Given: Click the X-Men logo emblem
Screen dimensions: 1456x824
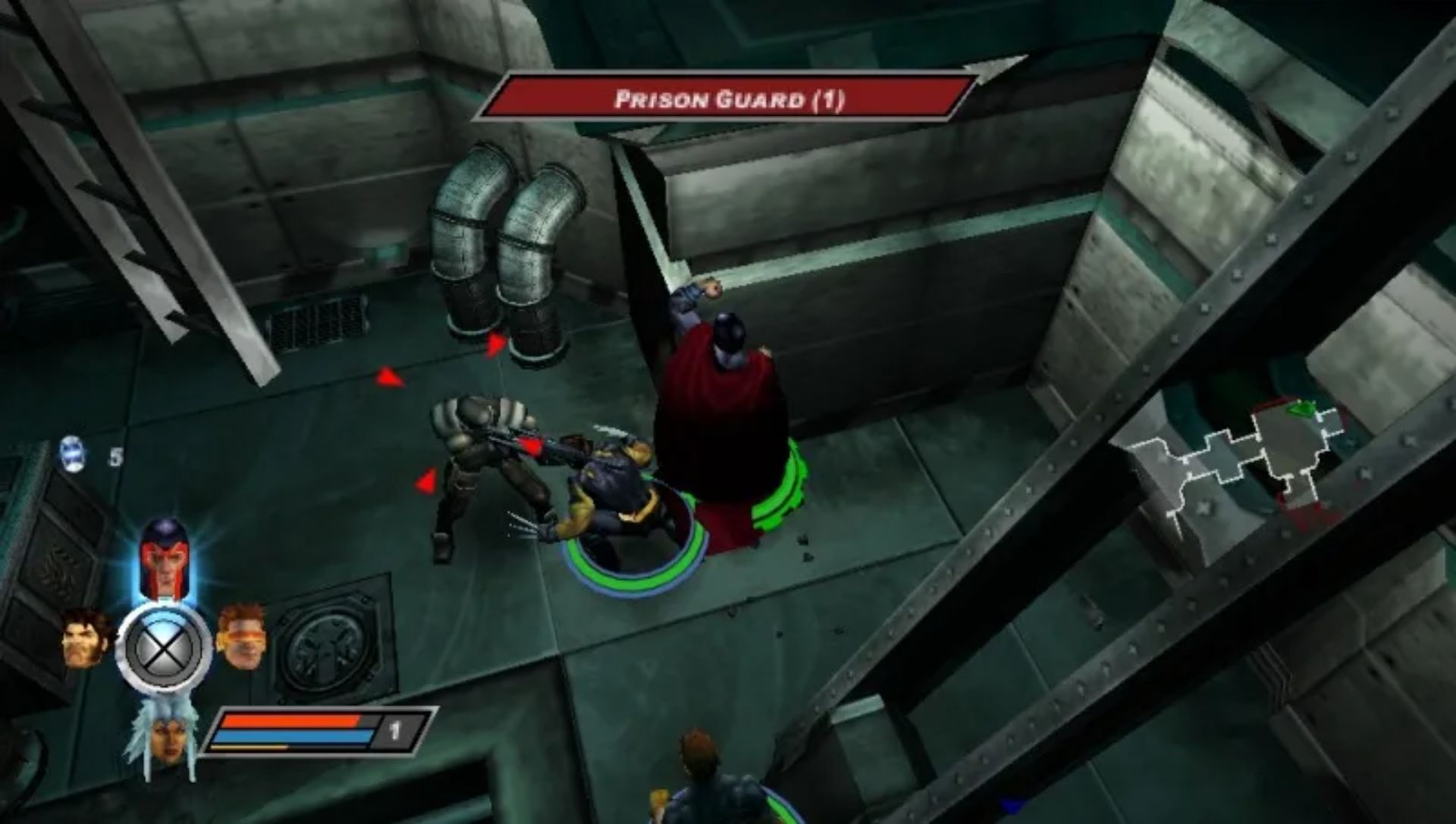Looking at the screenshot, I should [x=163, y=649].
